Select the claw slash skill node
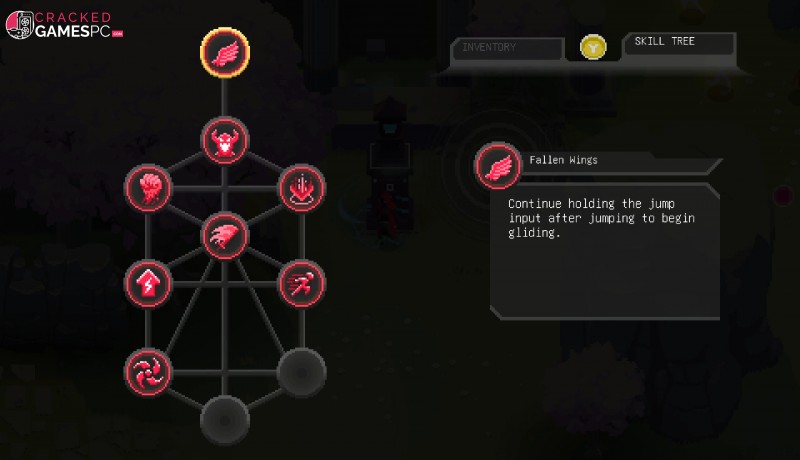 224,237
